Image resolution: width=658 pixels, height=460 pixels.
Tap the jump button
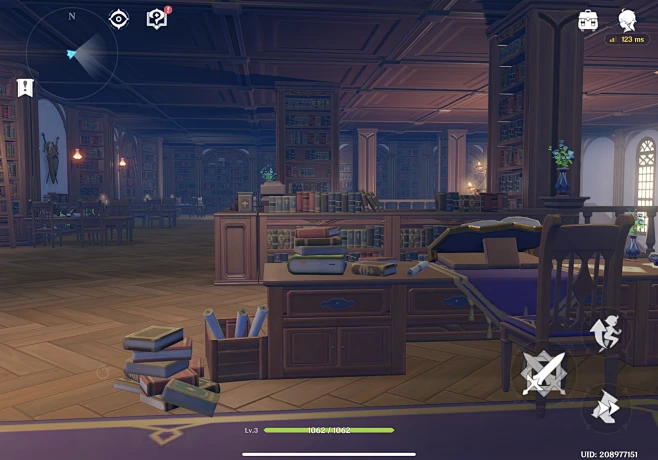[607, 332]
